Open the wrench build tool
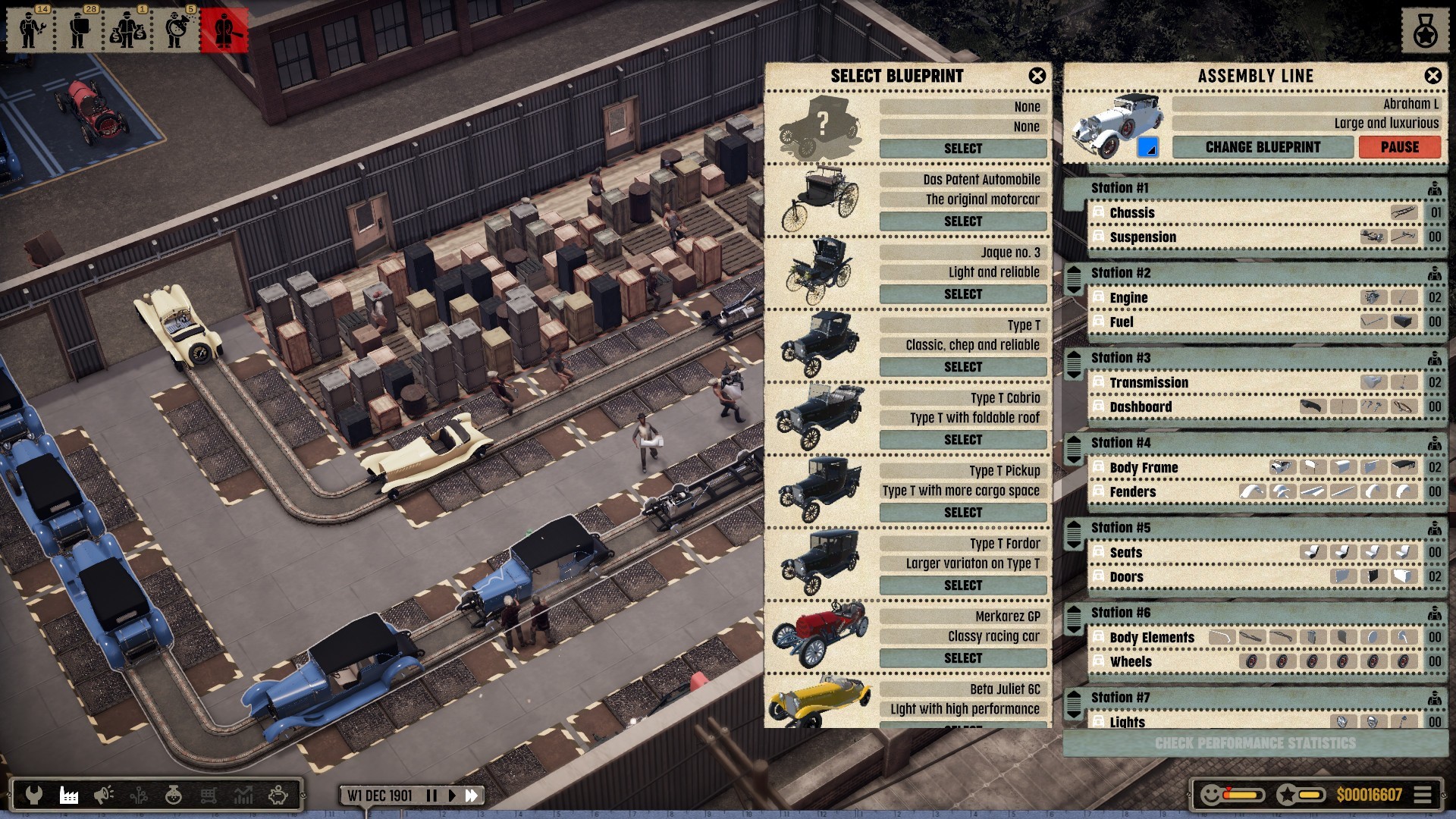1456x819 pixels. [33, 795]
